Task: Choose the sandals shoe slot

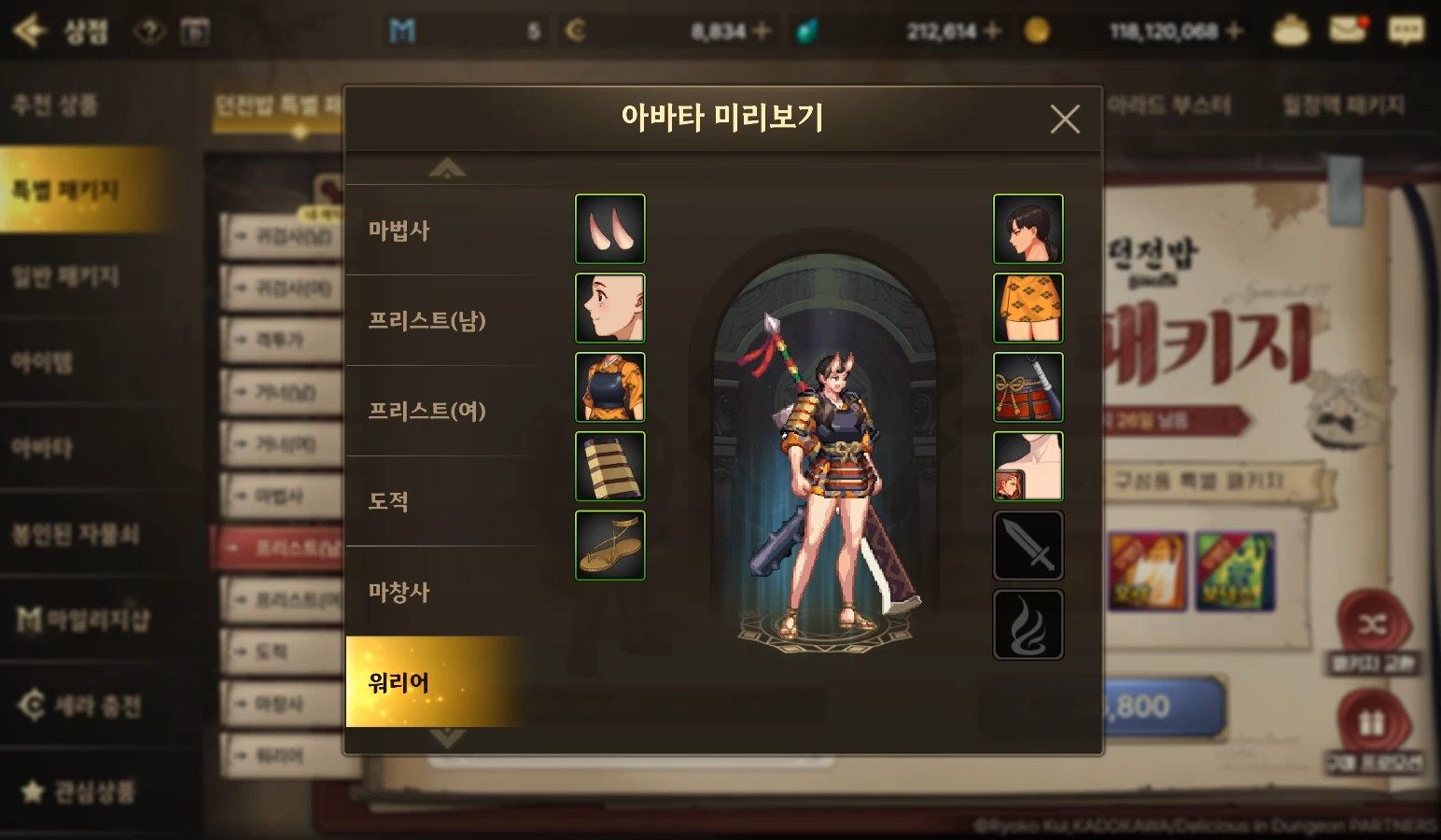Action: click(x=609, y=545)
